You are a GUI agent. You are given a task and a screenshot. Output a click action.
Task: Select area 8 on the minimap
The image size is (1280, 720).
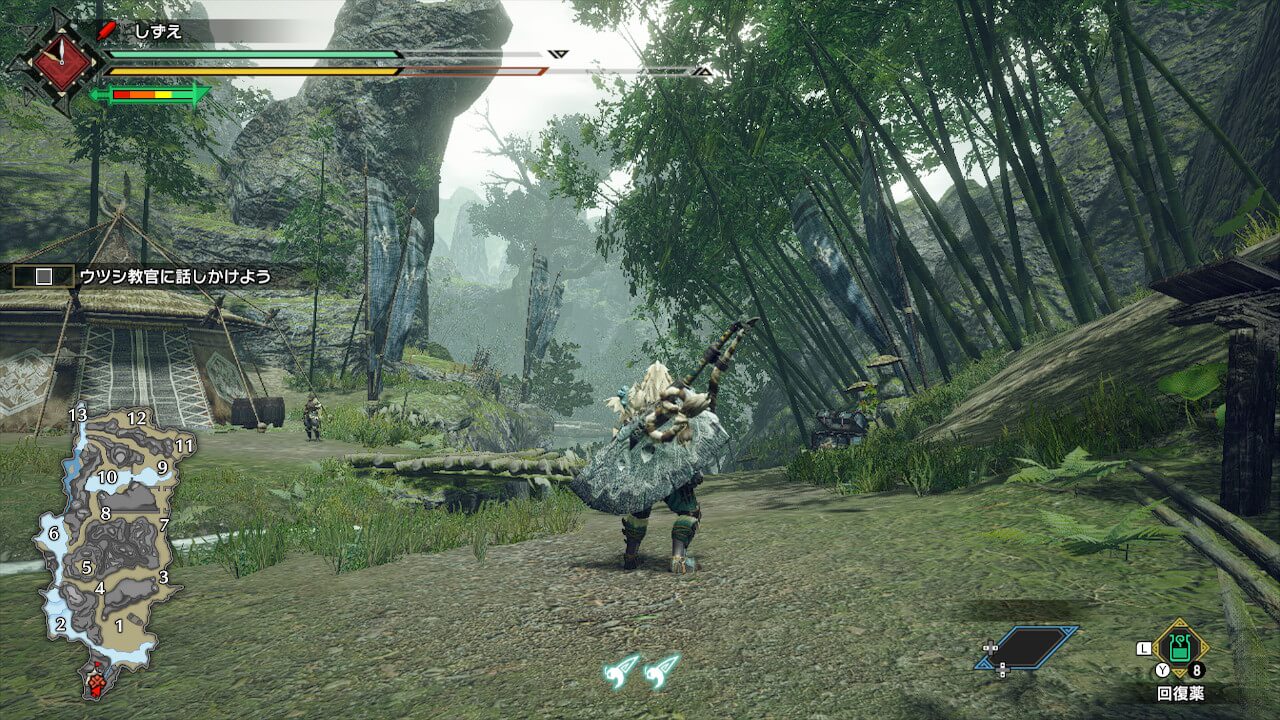105,514
